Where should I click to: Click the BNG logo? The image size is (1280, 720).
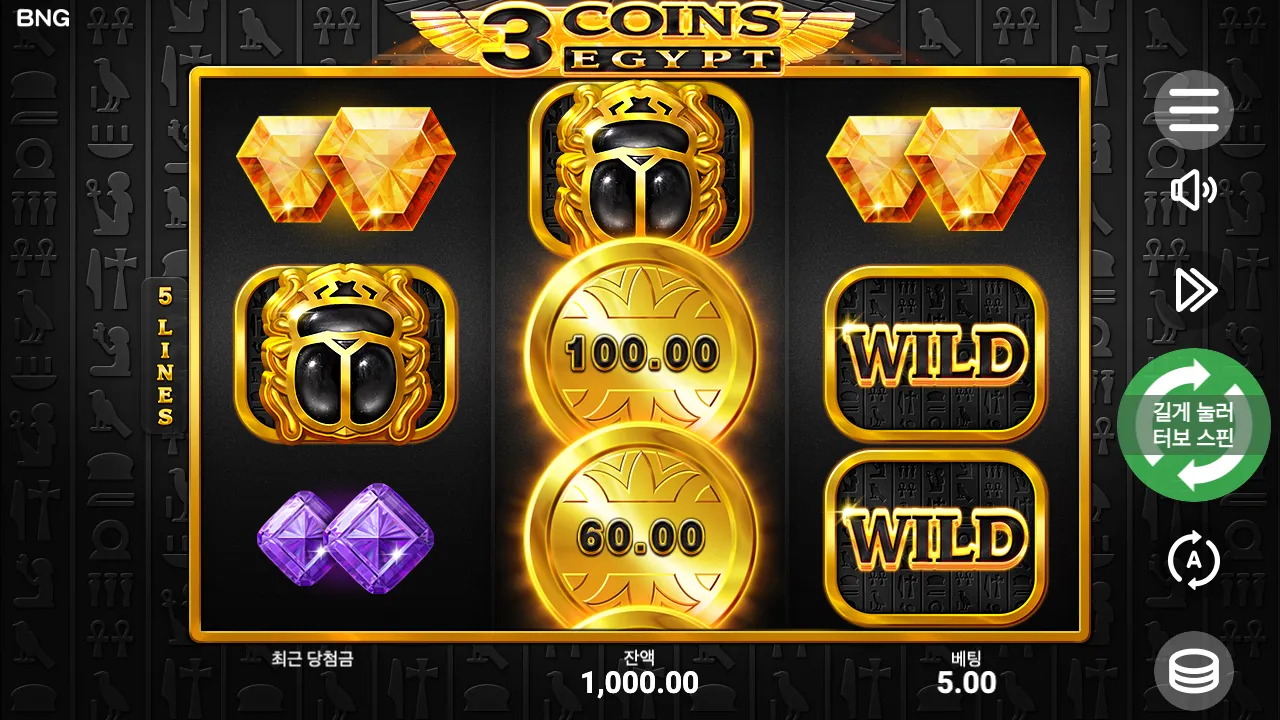click(x=44, y=17)
